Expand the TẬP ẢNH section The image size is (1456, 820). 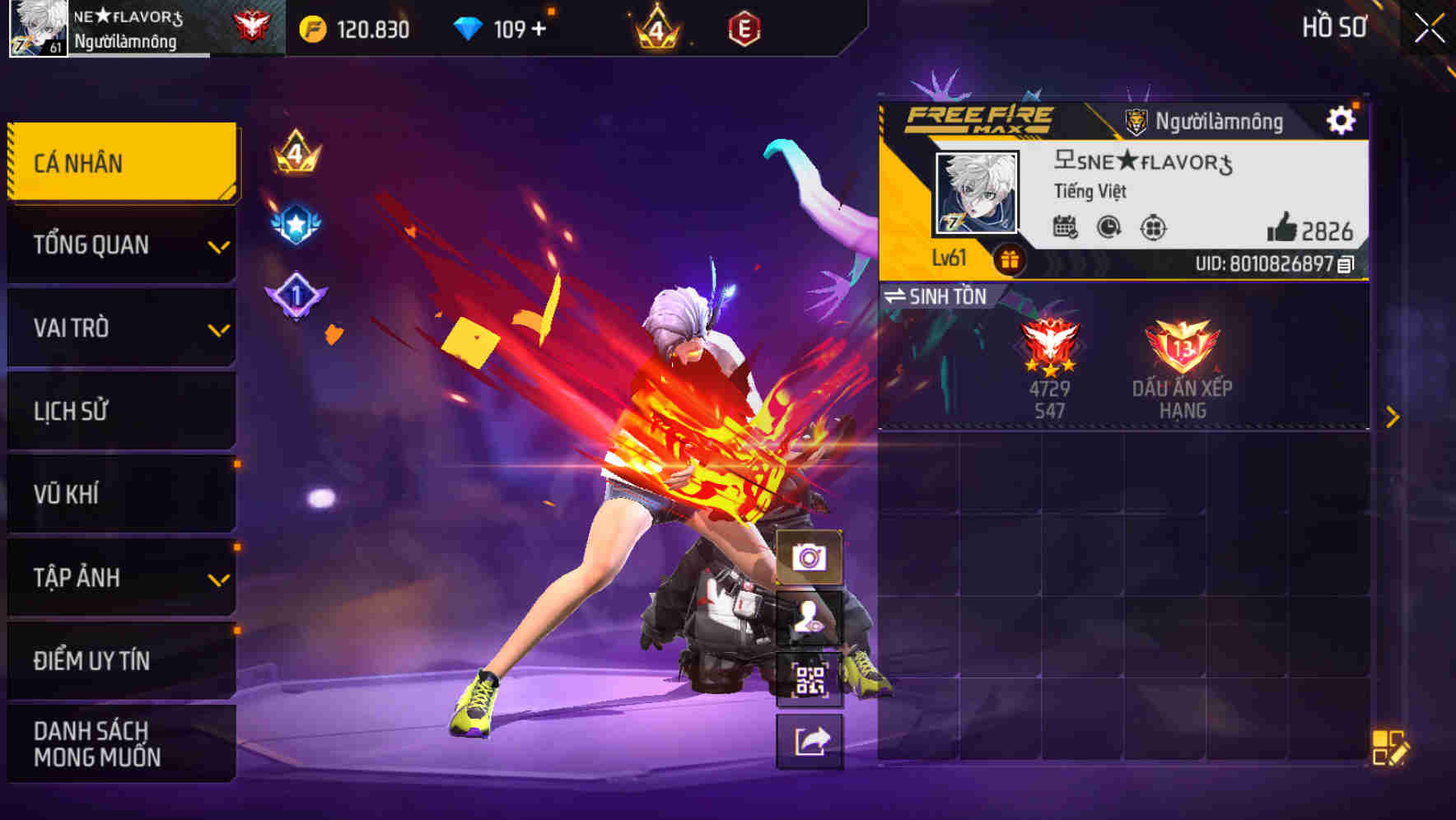pyautogui.click(x=119, y=578)
